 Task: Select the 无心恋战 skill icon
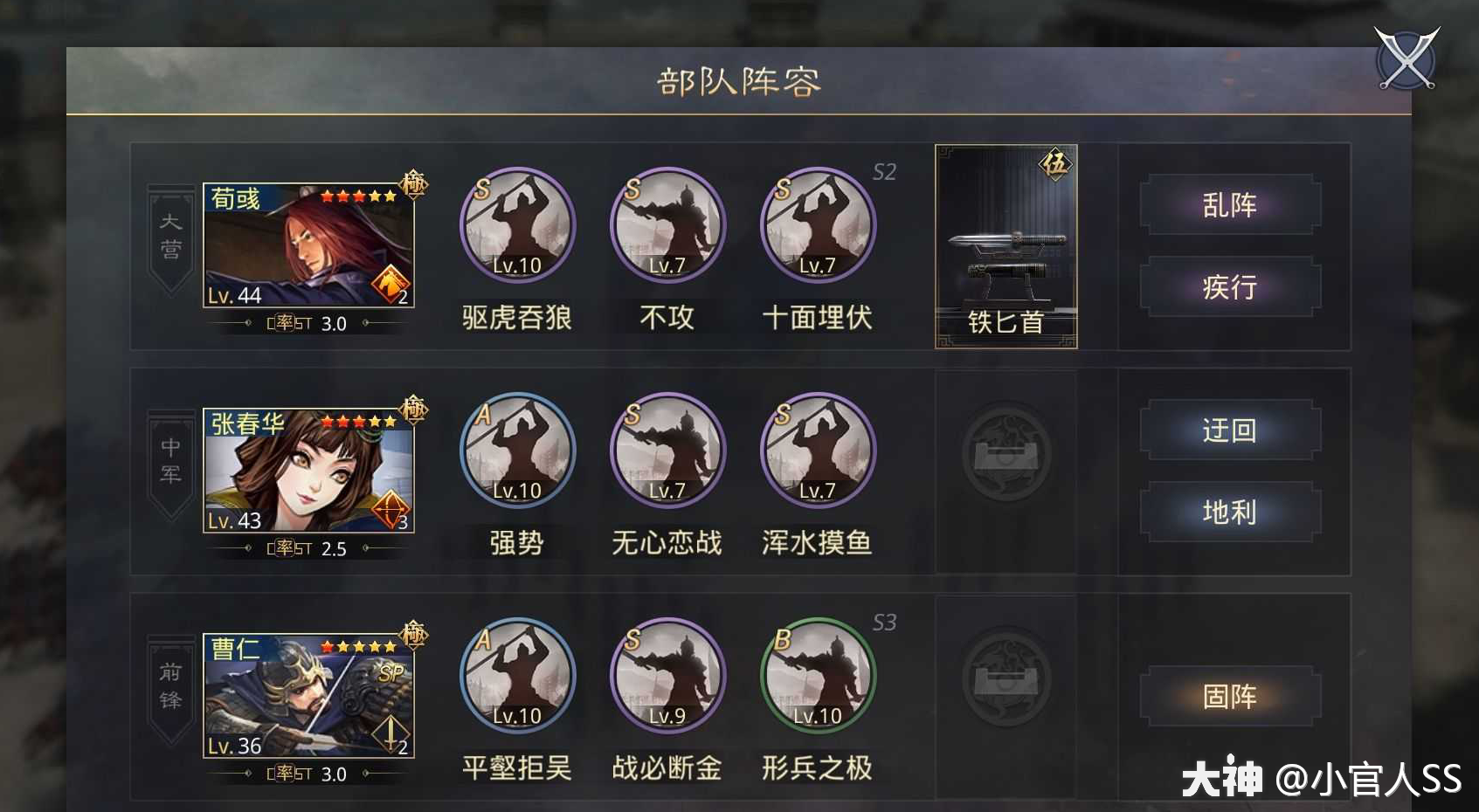pos(667,451)
